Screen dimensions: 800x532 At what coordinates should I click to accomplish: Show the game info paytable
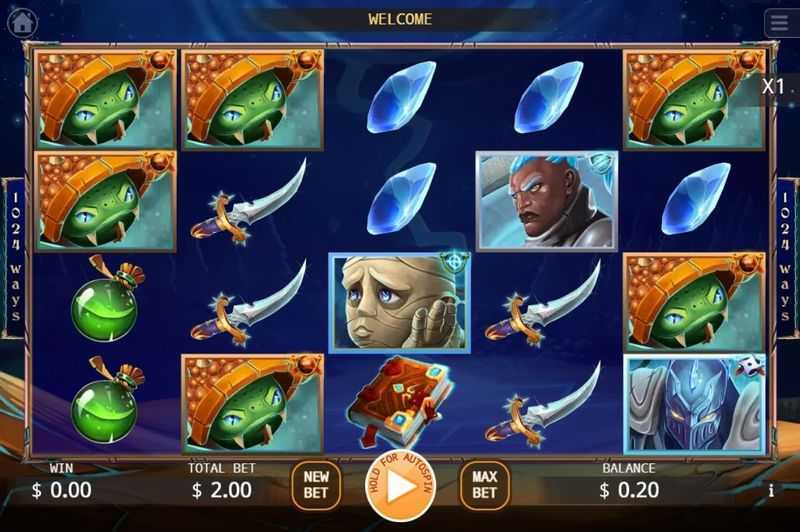click(x=771, y=490)
